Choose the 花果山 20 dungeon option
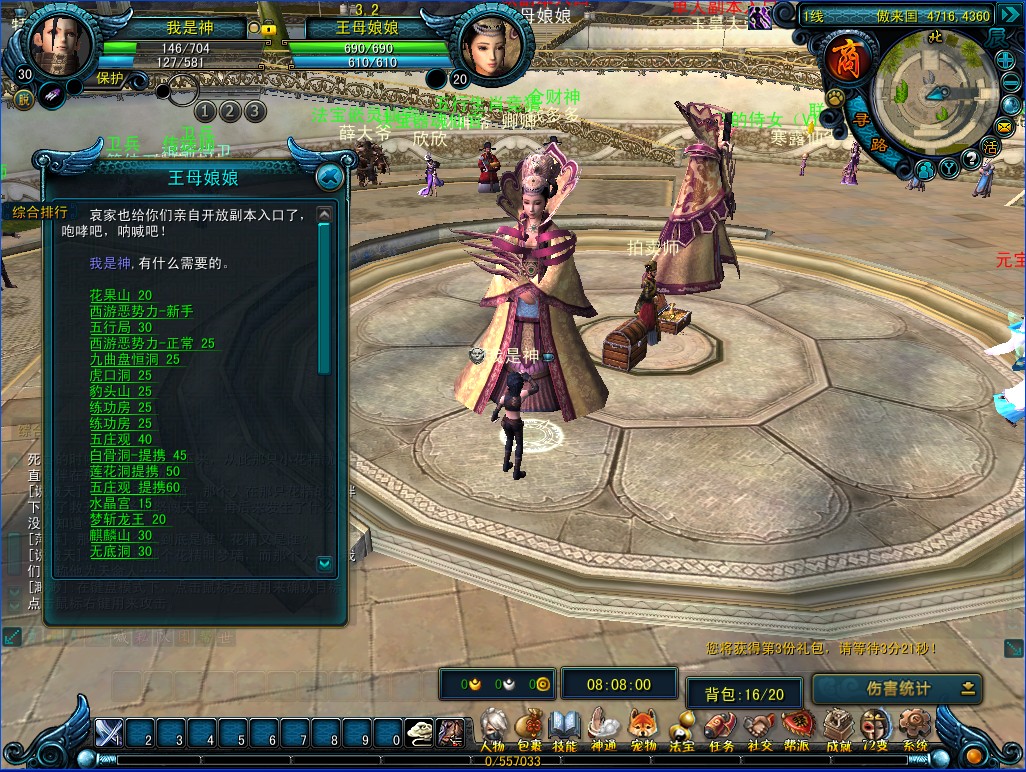Screen dimensions: 1026x772 pos(121,296)
